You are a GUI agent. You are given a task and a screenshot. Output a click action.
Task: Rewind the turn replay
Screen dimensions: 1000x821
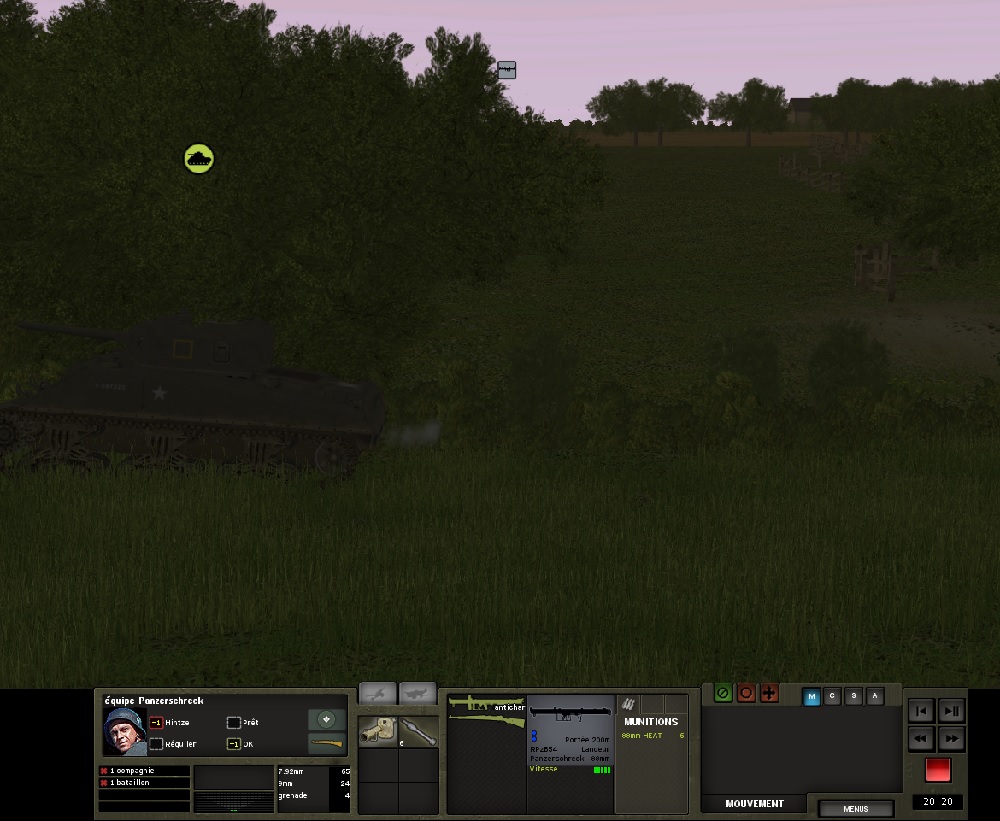point(922,739)
